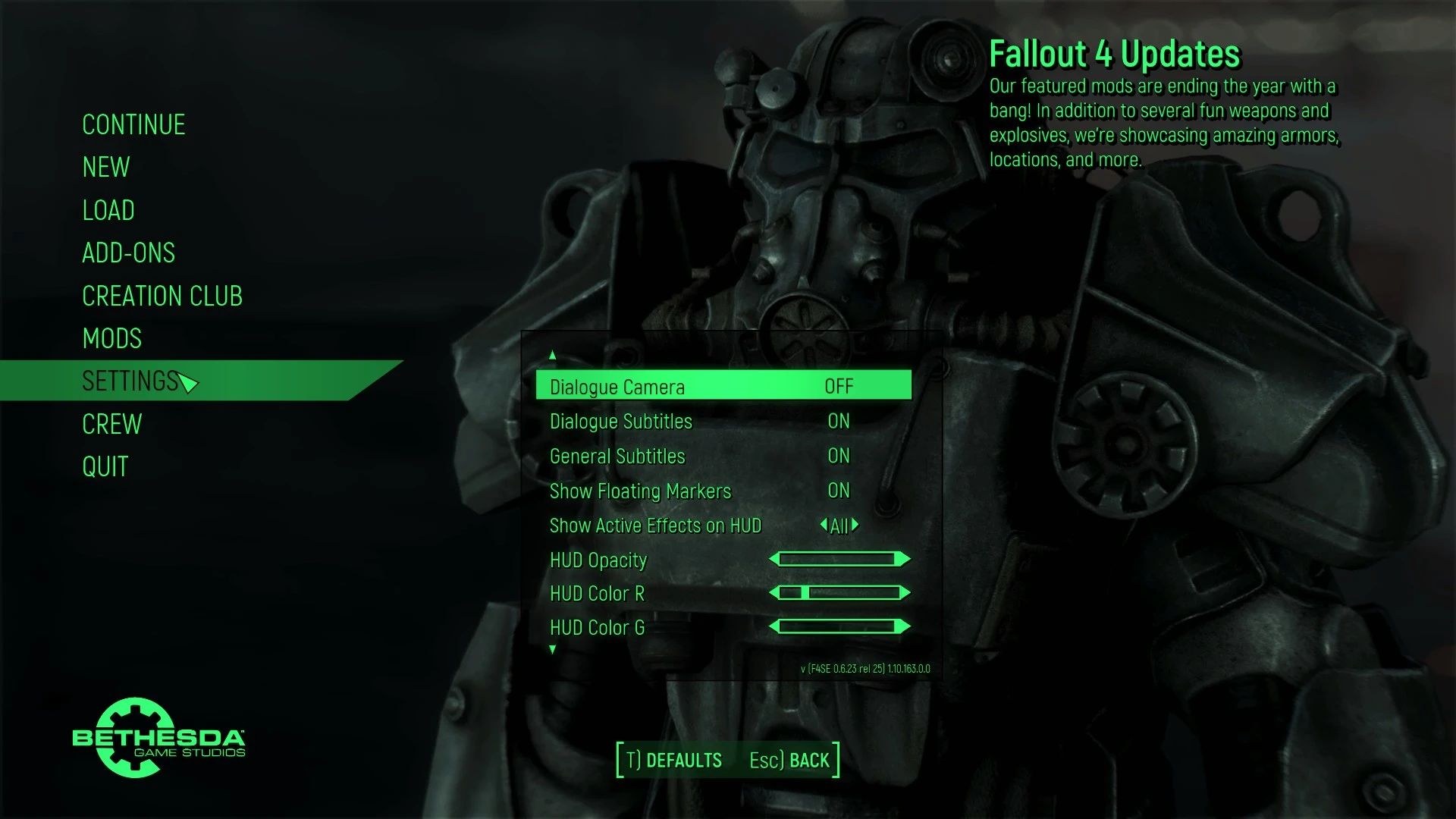Select the CREW option

[x=111, y=424]
